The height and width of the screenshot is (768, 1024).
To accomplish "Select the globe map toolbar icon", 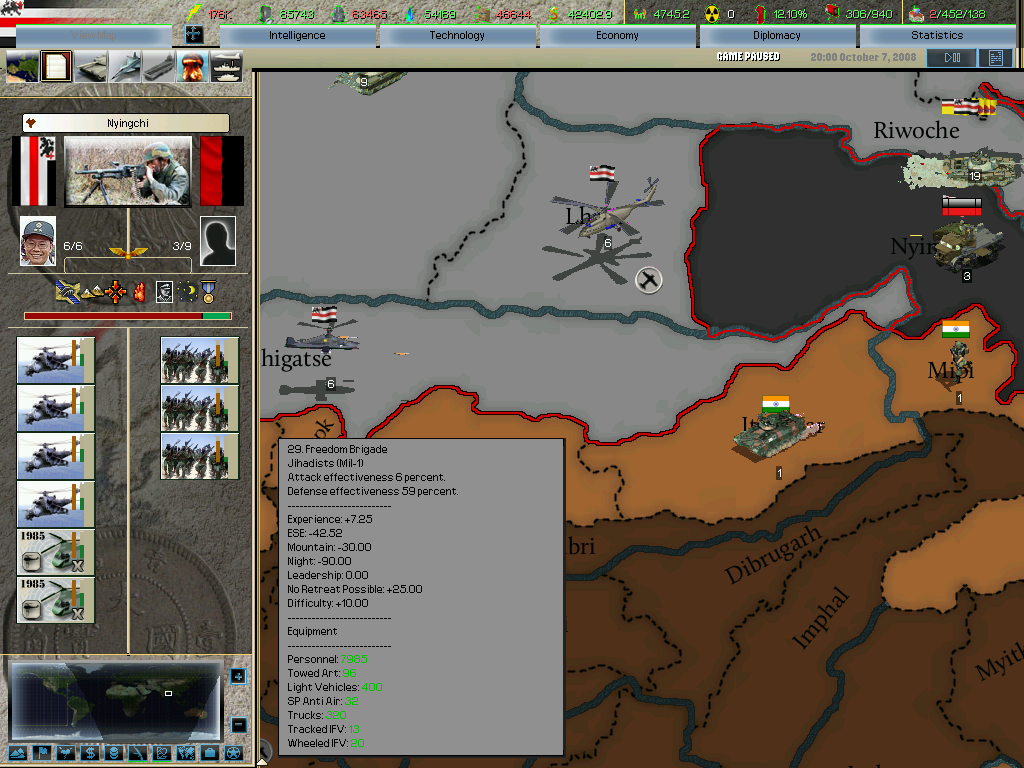I will pyautogui.click(x=23, y=67).
